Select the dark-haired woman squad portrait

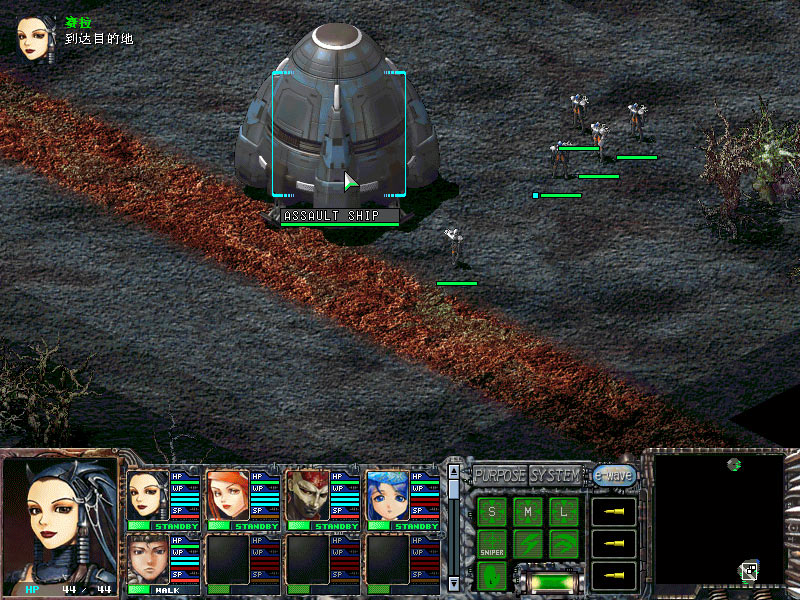[148, 495]
